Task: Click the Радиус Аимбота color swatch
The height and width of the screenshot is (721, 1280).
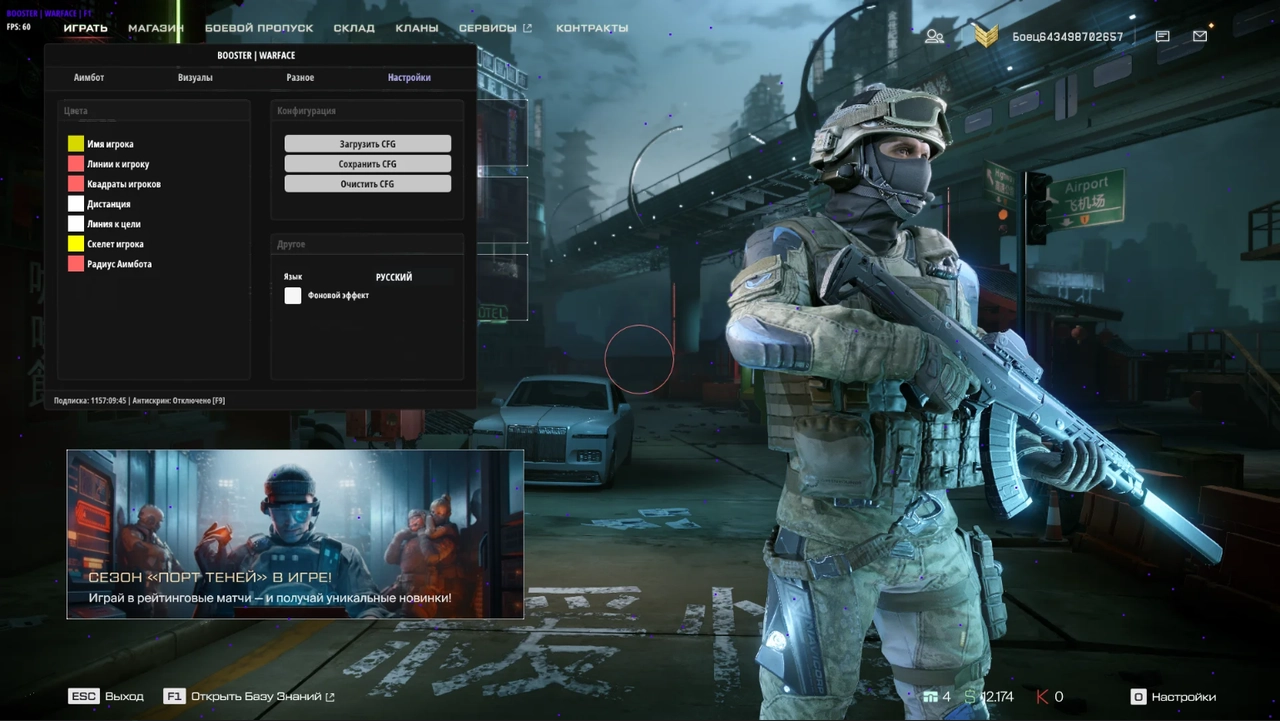Action: click(76, 263)
